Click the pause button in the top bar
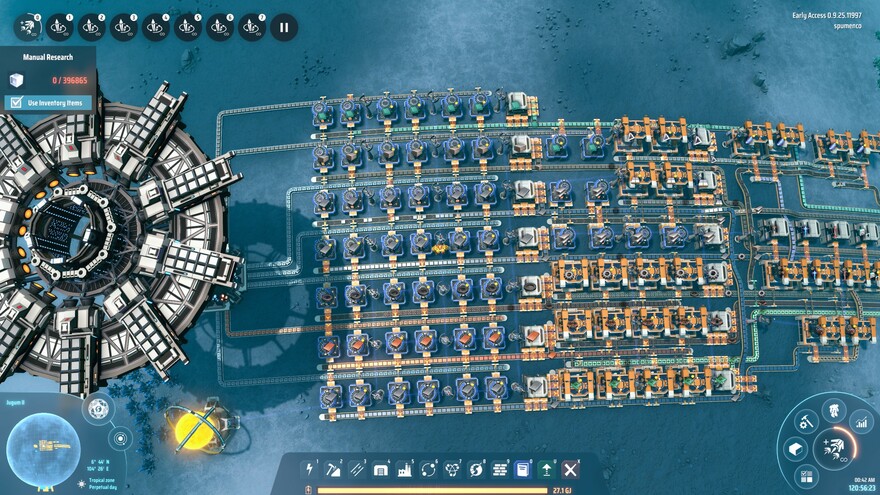 [x=284, y=27]
